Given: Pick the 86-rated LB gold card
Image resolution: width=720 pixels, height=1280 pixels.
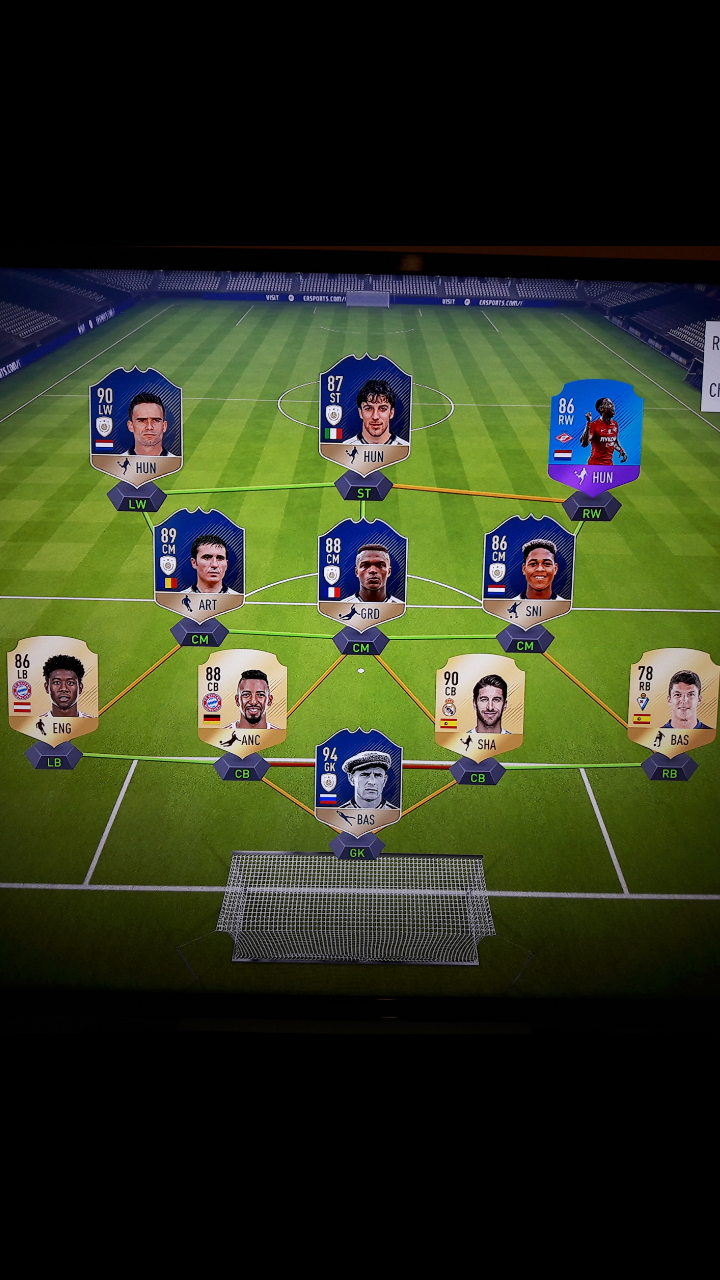Looking at the screenshot, I should (x=53, y=689).
